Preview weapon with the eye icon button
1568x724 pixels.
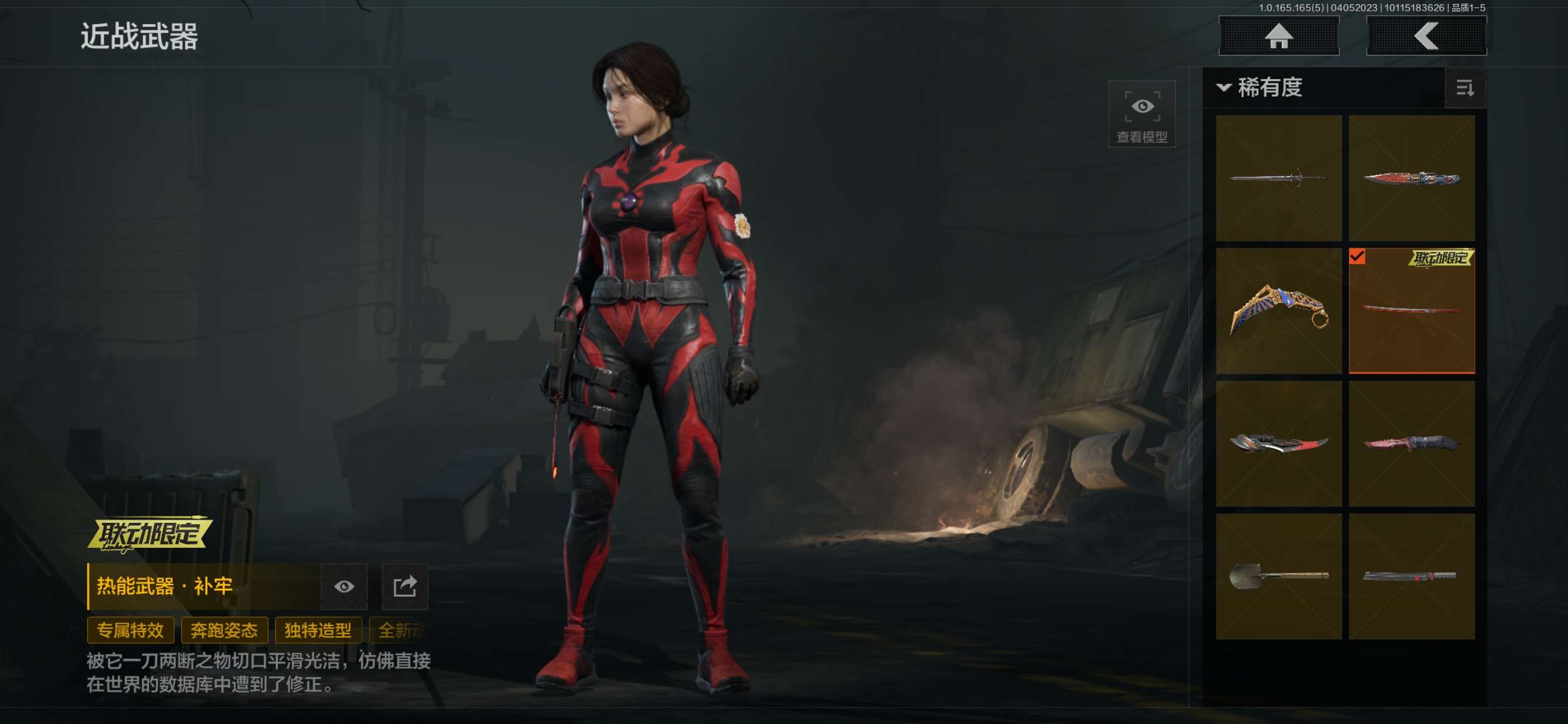pyautogui.click(x=344, y=586)
